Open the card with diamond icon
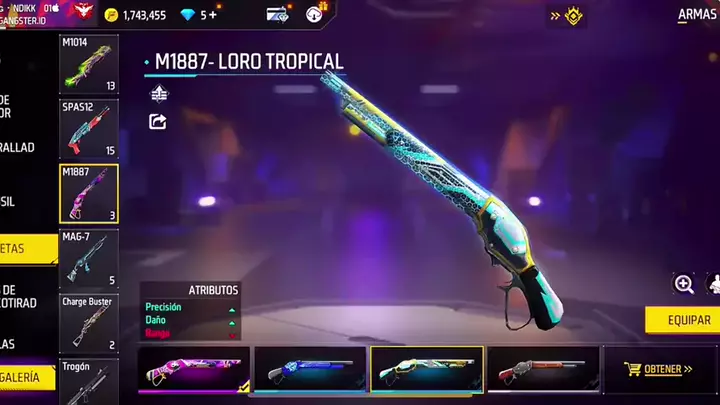 pos(277,15)
